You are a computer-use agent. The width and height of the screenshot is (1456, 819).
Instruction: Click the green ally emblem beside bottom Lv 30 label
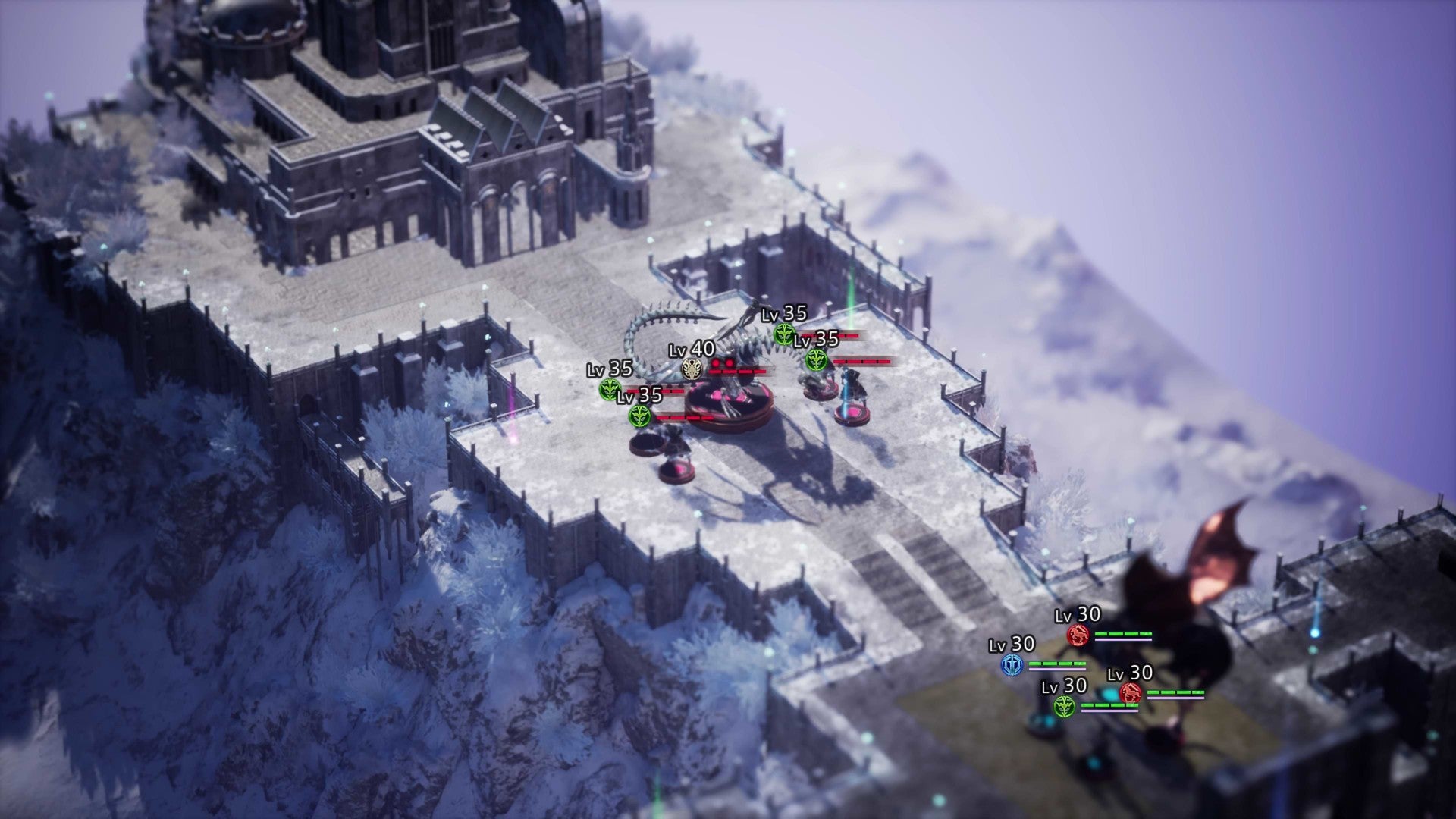point(1065,707)
